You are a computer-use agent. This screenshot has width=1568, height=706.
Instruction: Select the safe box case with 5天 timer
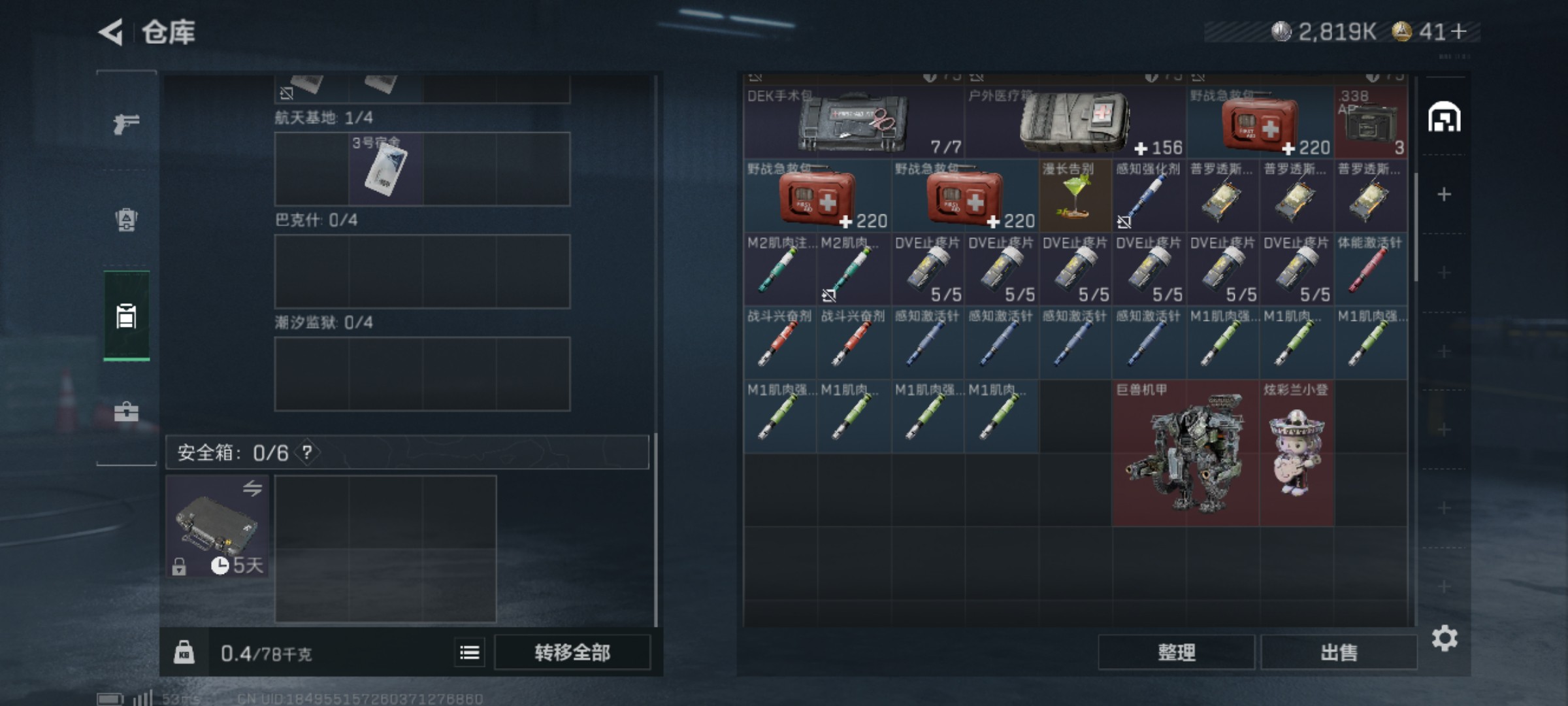click(x=217, y=526)
